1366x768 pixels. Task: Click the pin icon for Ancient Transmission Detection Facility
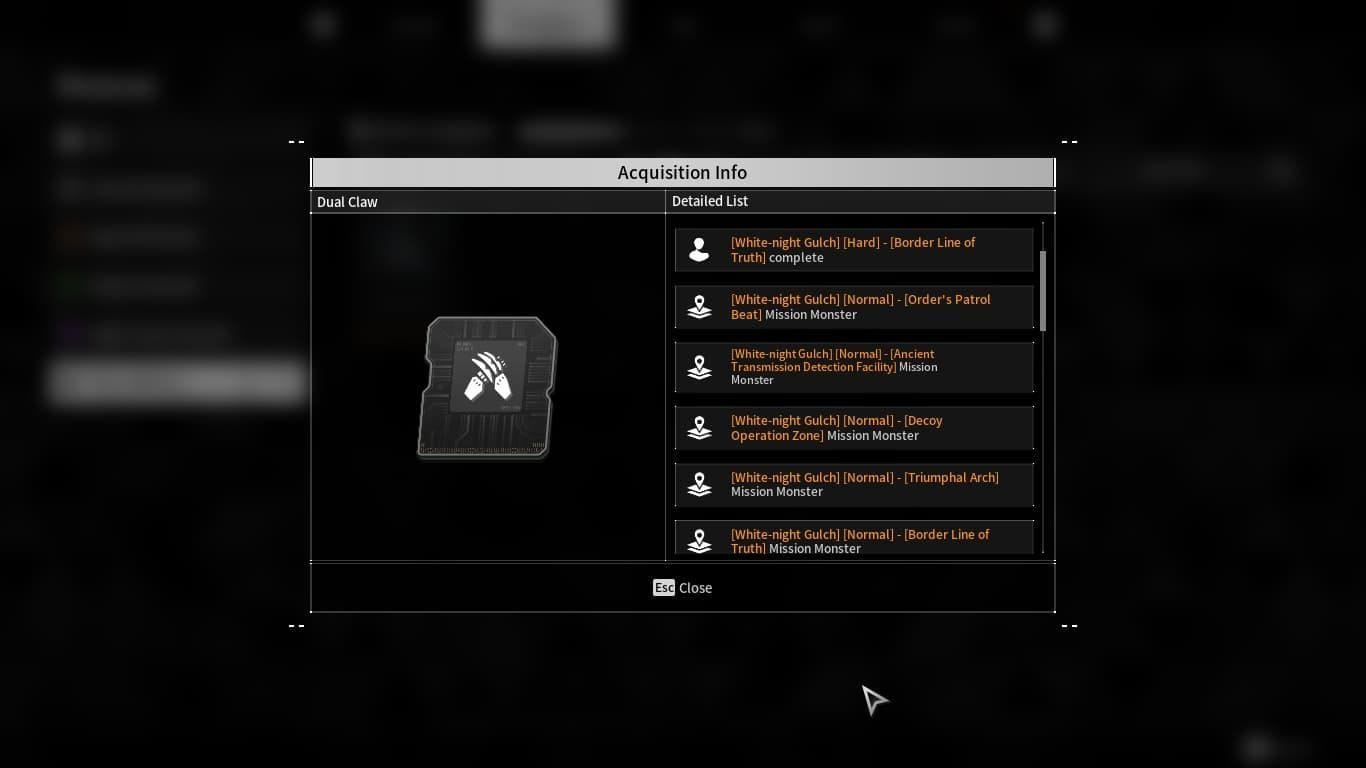coord(698,367)
